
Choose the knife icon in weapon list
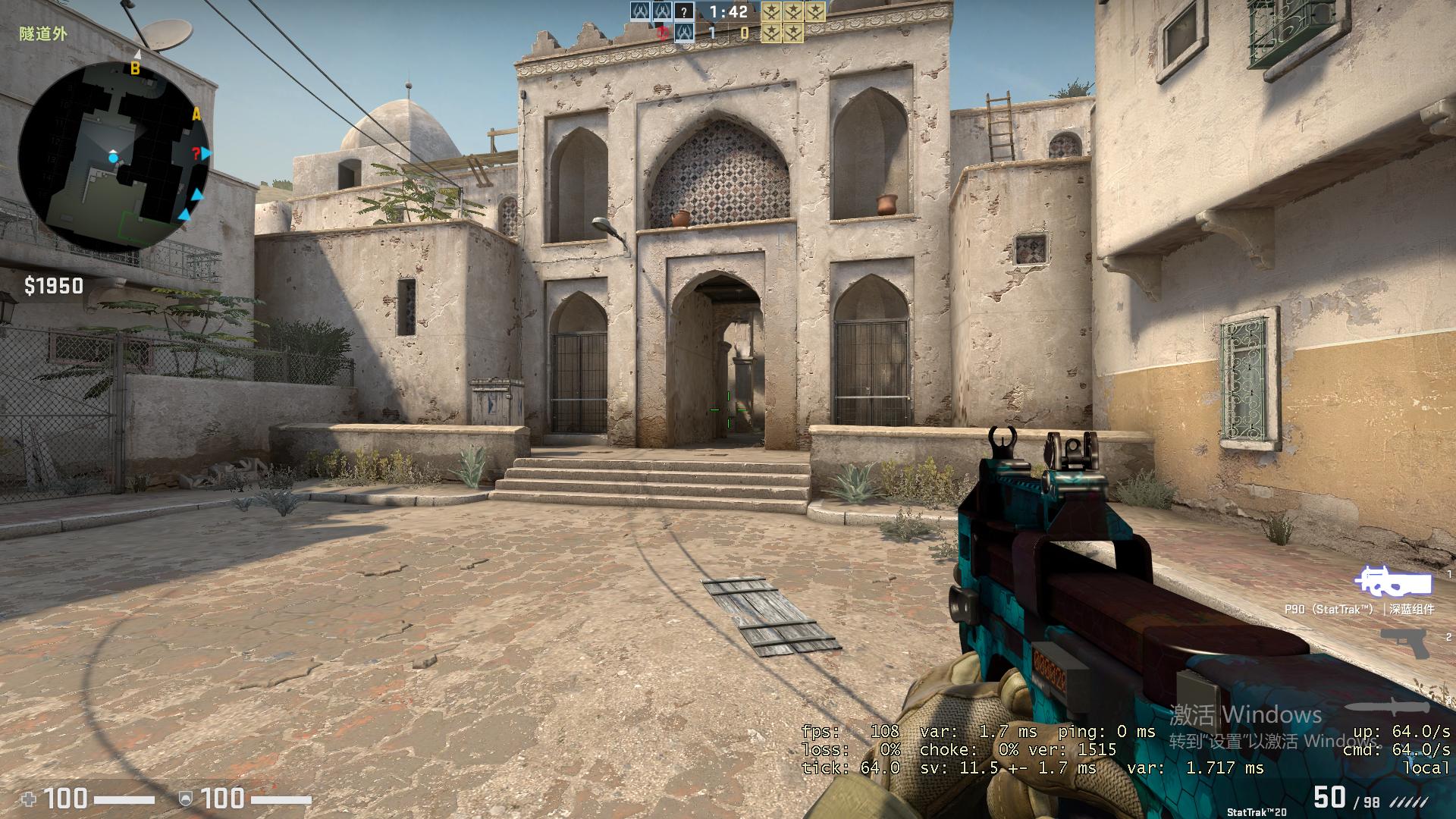point(1392,707)
